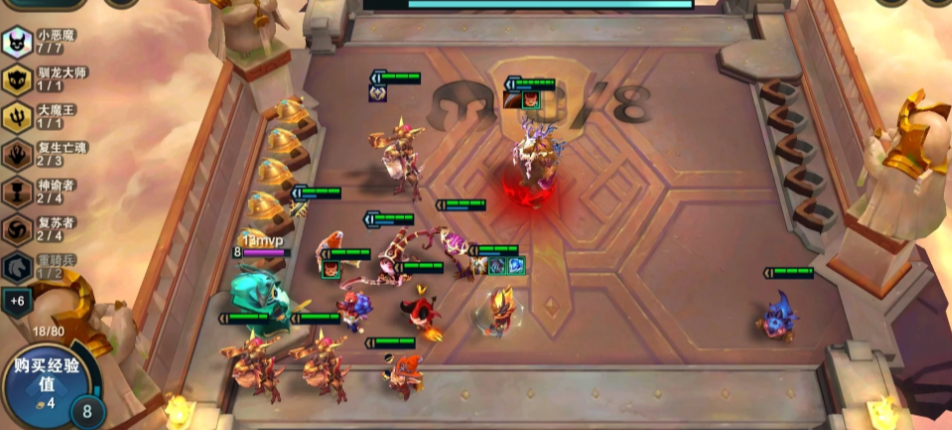Expand the +6 additional traits list
Viewport: 952px width, 430px height.
point(17,300)
